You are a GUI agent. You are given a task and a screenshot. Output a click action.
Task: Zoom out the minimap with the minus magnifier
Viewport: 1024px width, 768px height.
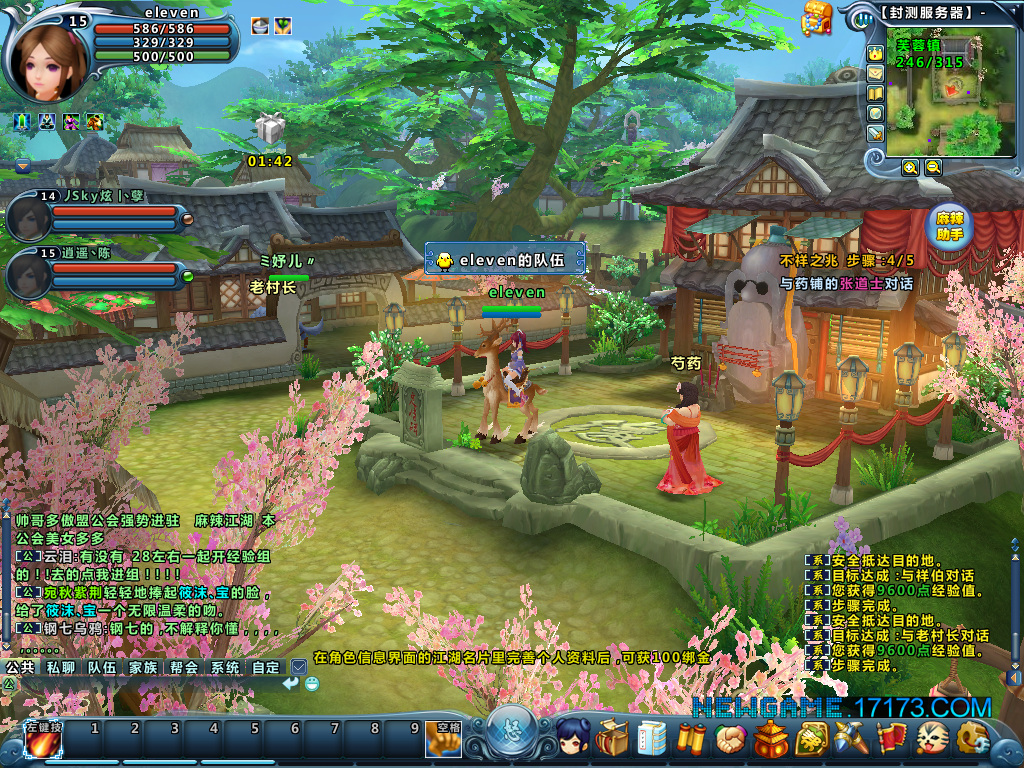(x=933, y=168)
